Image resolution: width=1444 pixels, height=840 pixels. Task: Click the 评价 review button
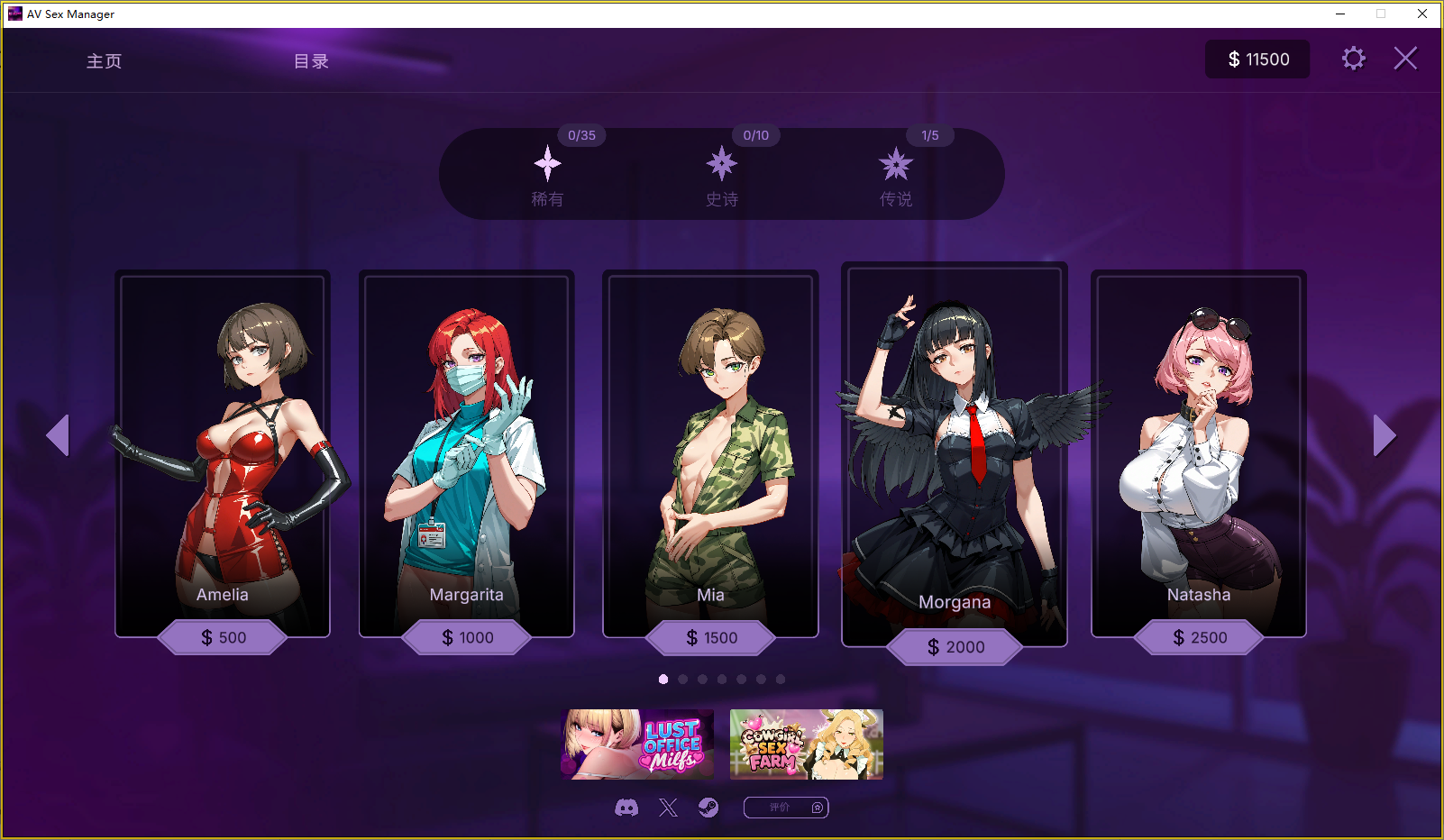[x=785, y=808]
